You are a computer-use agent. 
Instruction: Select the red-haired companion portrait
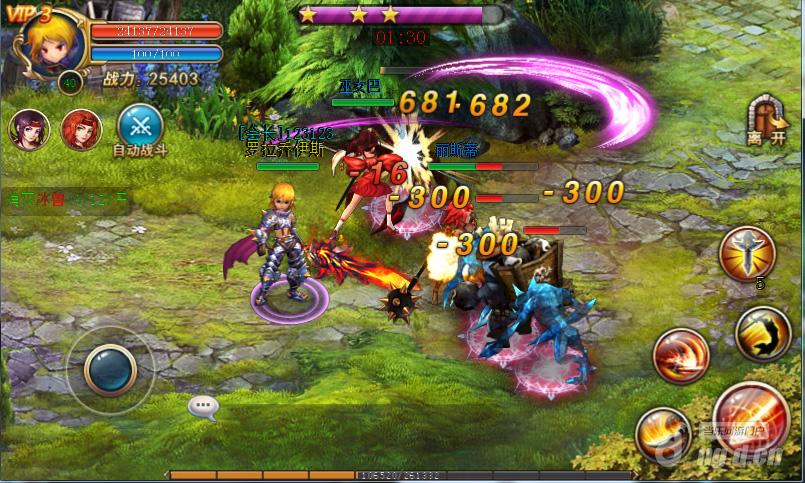[82, 129]
